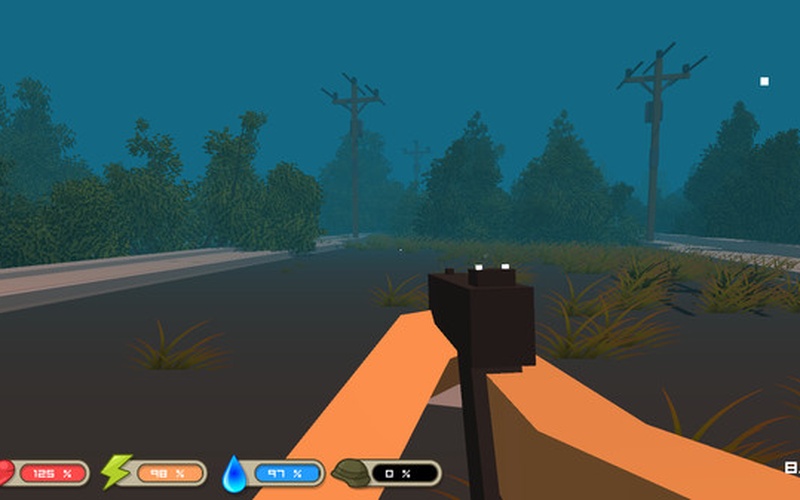Screen dimensions: 800x500
Task: Click the red heart health icon
Action: [x=6, y=472]
